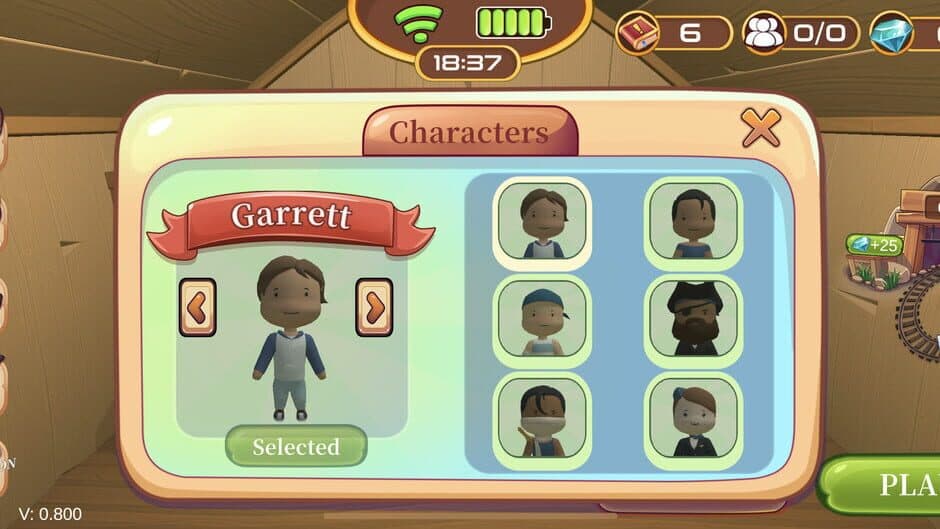Screen dimensions: 940x529
Task: Start the game with the Play button
Action: tap(885, 485)
